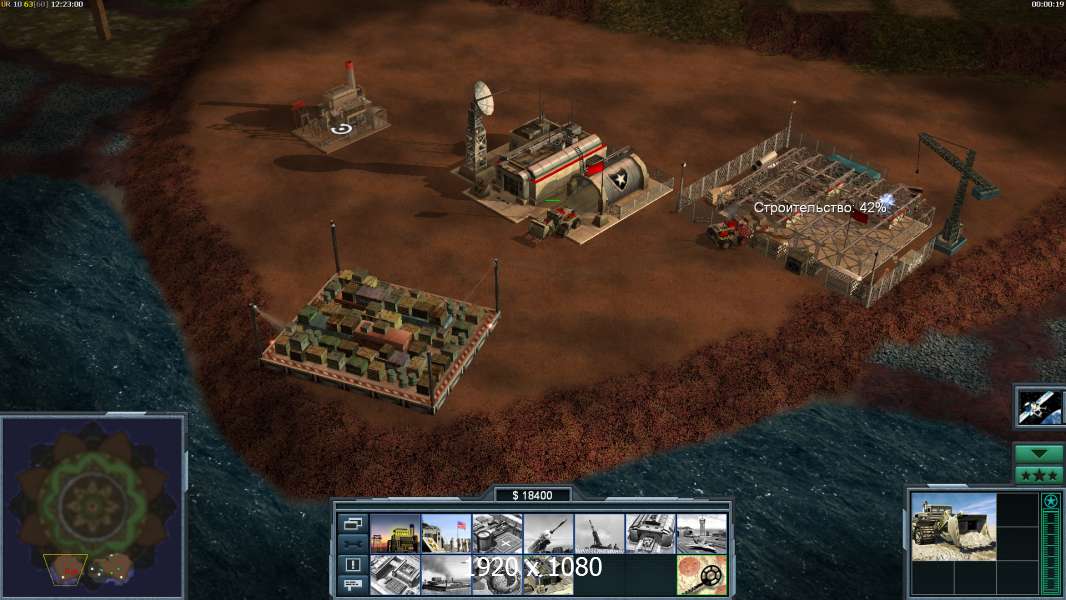Choose the smoking ship build icon
The width and height of the screenshot is (1066, 600).
tap(446, 574)
